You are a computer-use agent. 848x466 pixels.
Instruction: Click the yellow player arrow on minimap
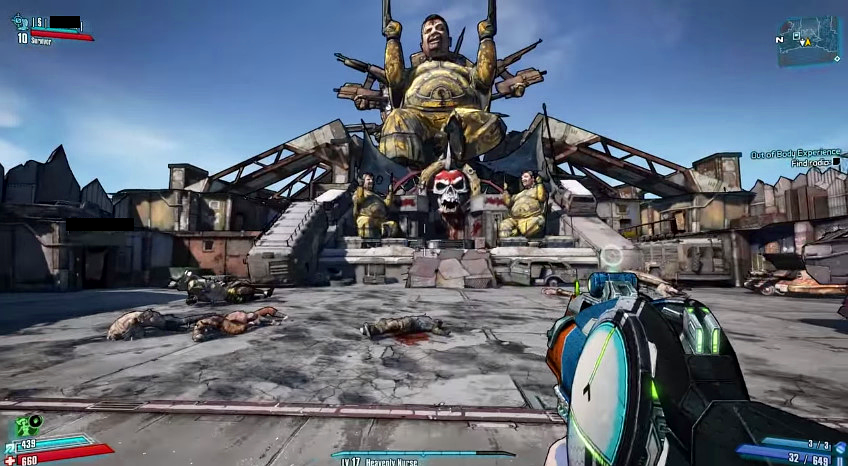click(x=807, y=42)
